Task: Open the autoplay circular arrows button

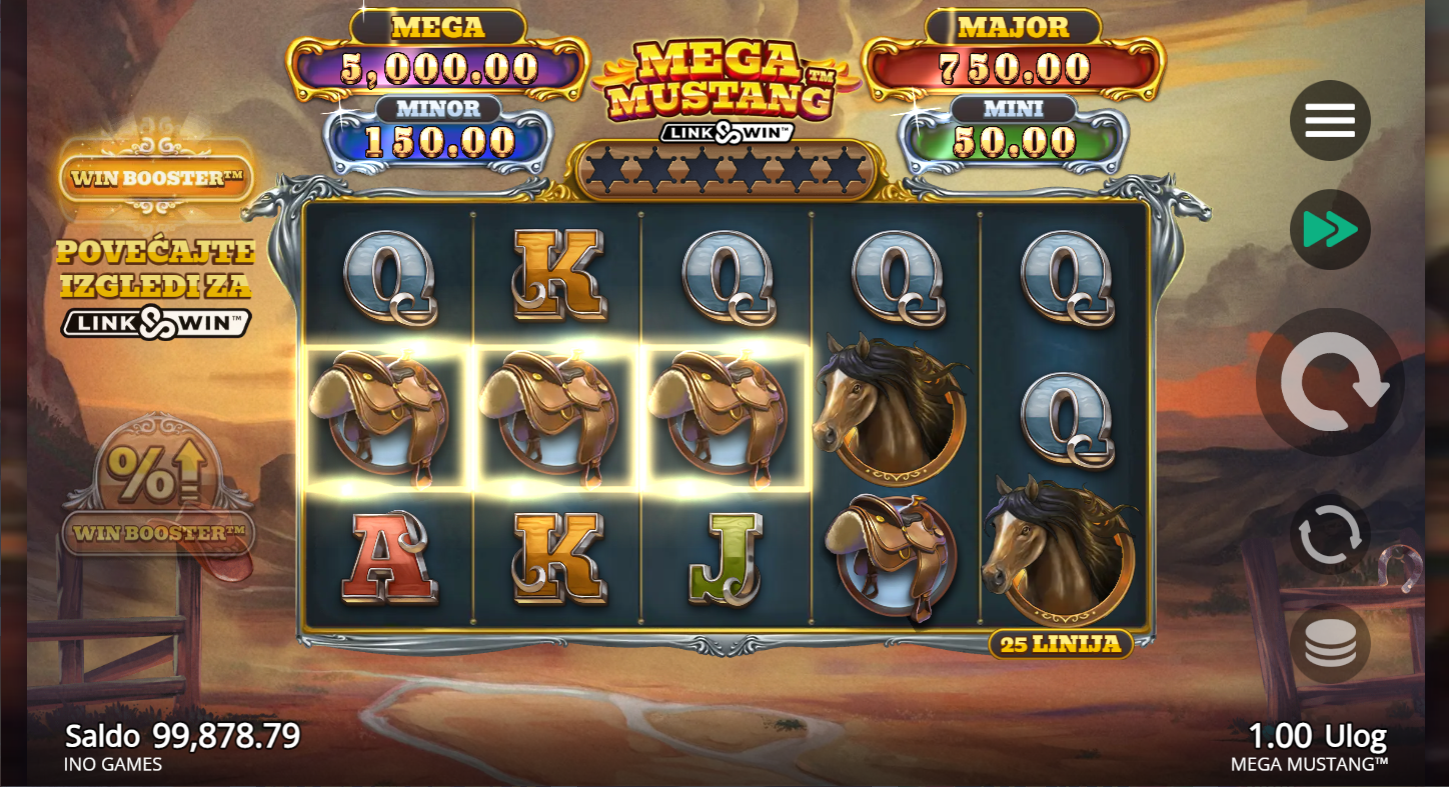Action: [1330, 534]
